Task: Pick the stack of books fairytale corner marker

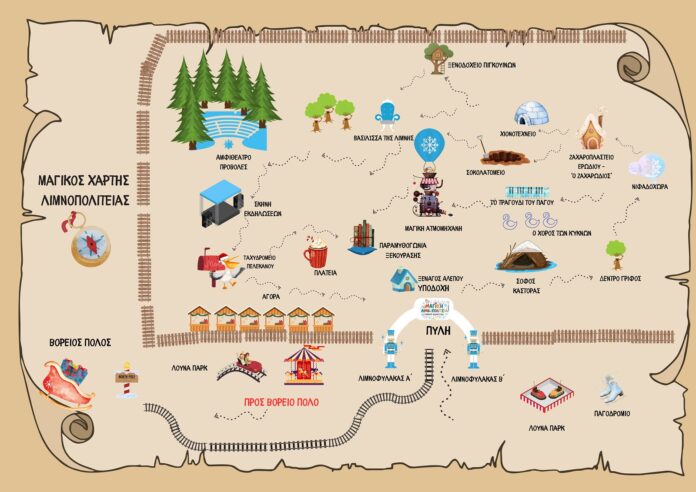Action: coord(363,238)
